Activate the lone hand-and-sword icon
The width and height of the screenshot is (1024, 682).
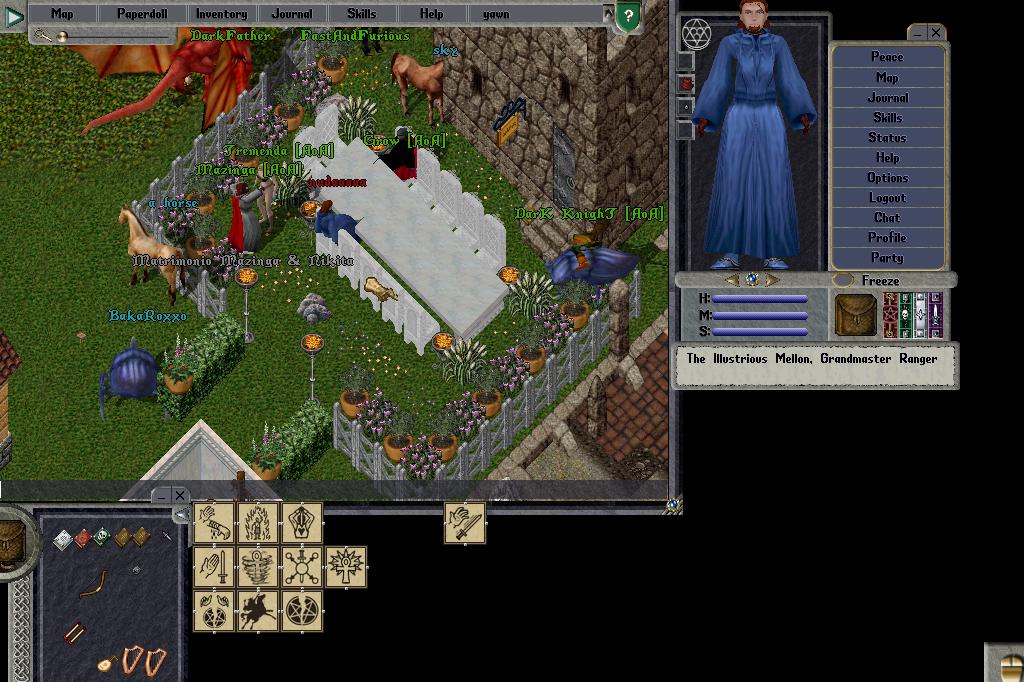pos(465,523)
